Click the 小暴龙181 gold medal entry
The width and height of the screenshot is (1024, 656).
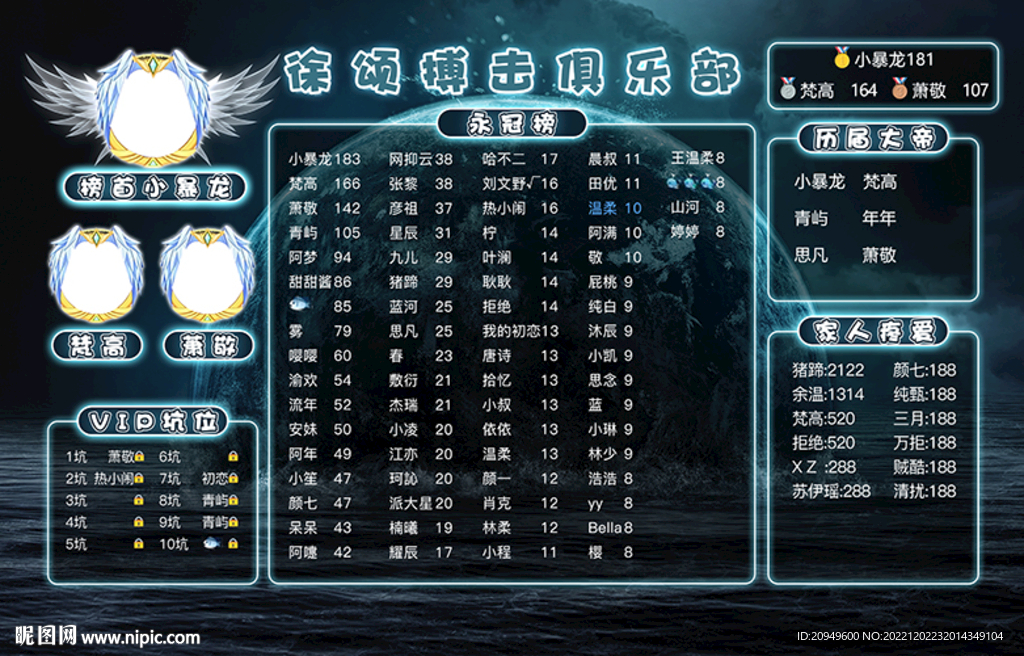coord(883,60)
